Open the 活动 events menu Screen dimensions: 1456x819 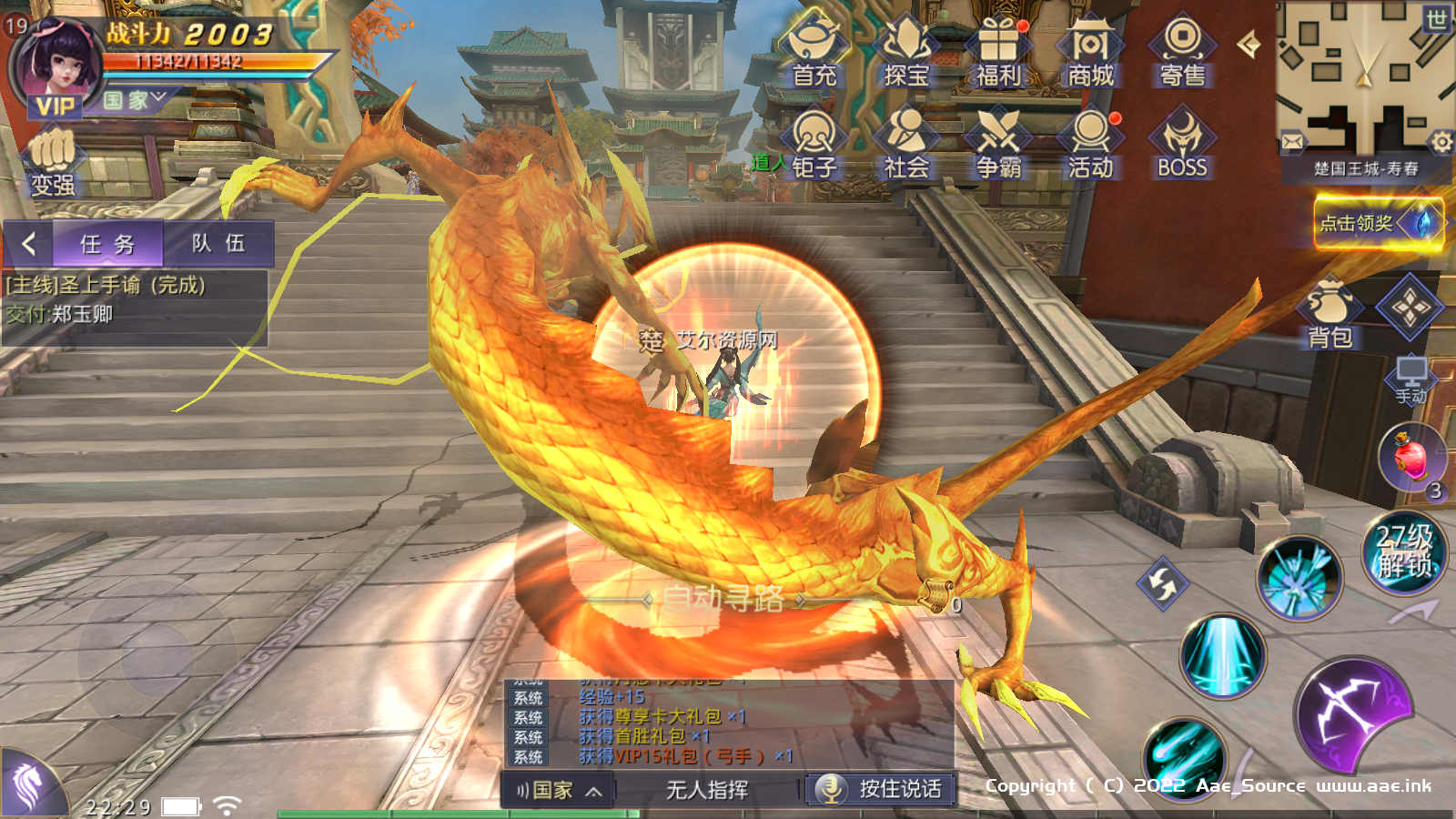coord(1090,143)
